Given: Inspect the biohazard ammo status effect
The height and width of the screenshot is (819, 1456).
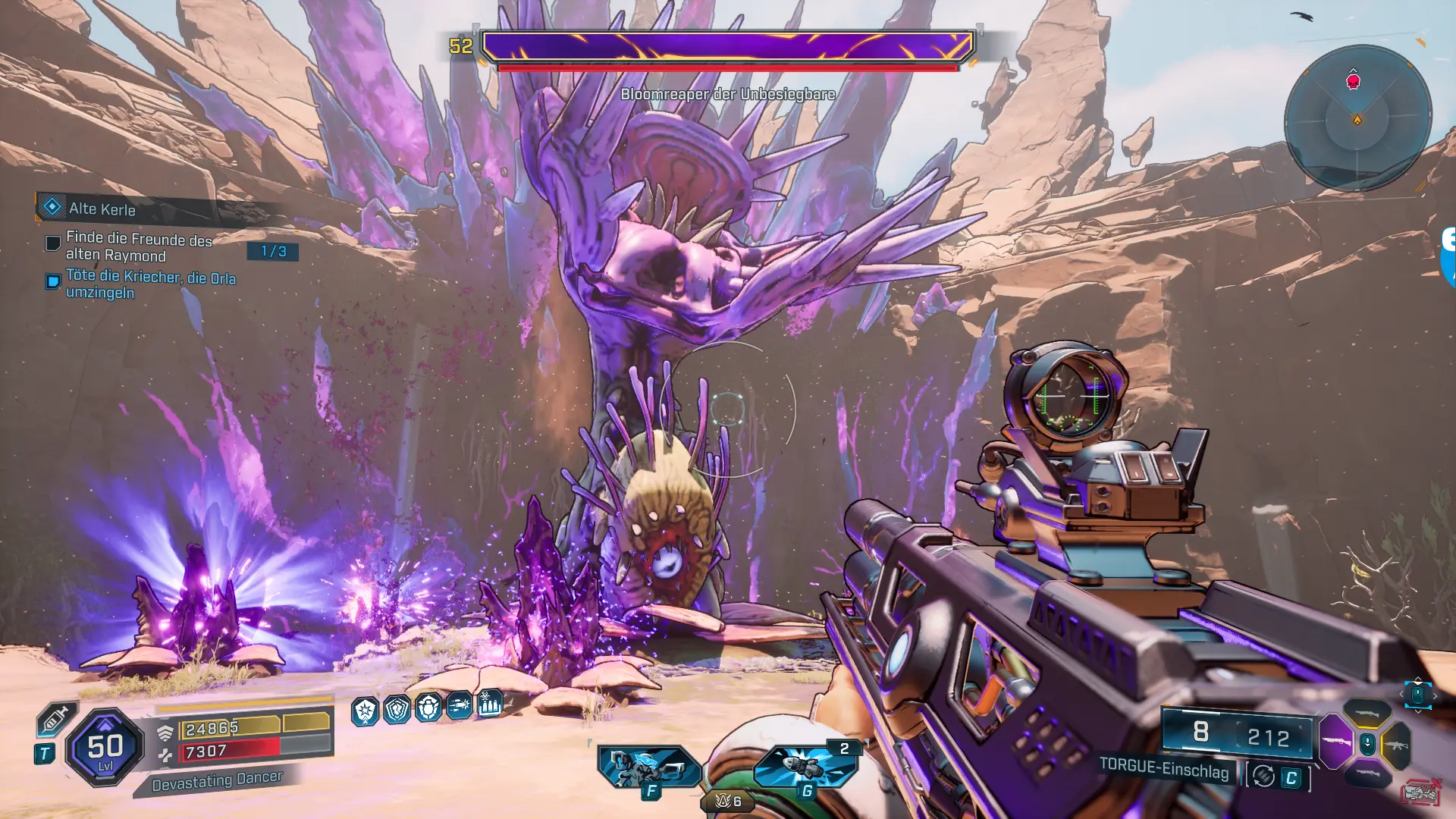Looking at the screenshot, I should 490,703.
